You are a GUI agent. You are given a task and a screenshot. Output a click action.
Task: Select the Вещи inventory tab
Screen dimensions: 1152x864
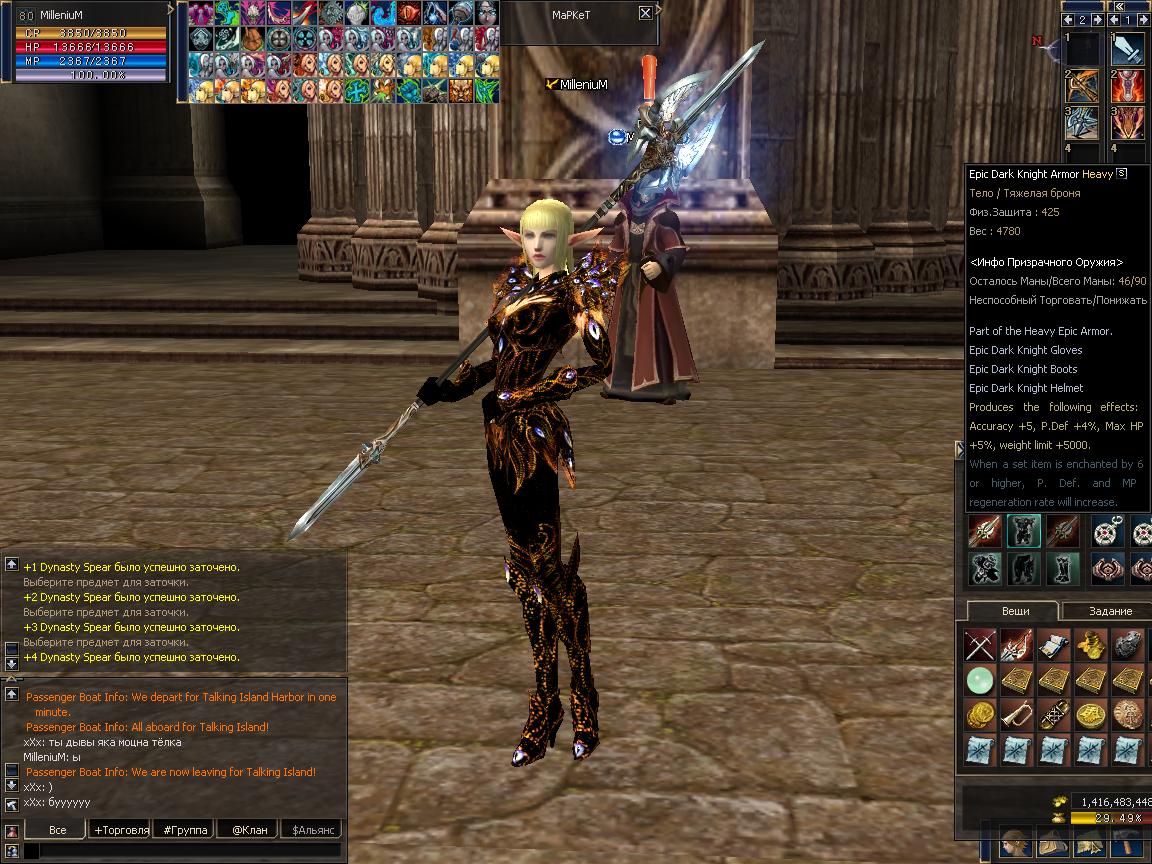pos(1015,611)
